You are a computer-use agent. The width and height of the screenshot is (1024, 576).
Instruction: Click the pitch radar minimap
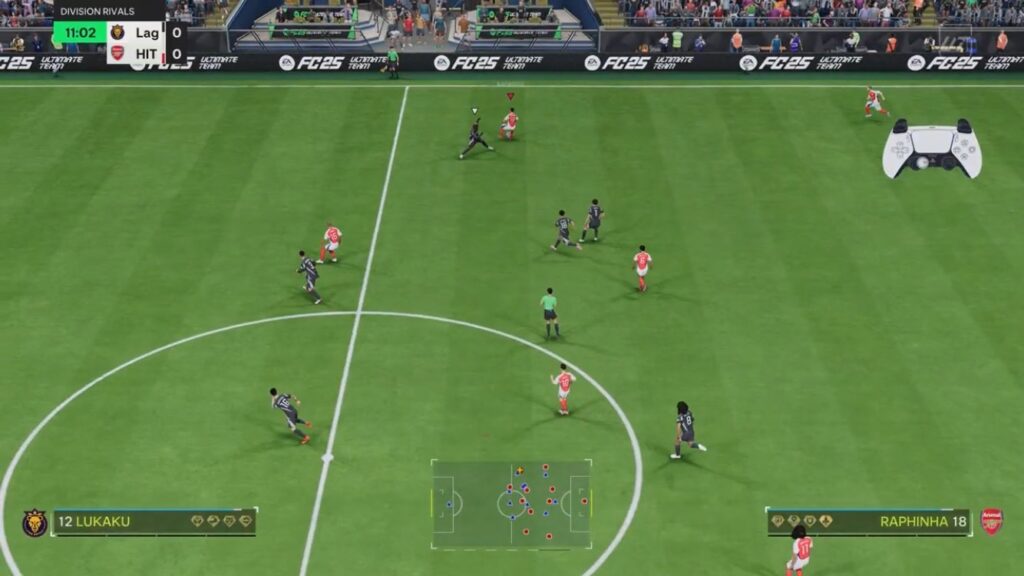[x=511, y=504]
